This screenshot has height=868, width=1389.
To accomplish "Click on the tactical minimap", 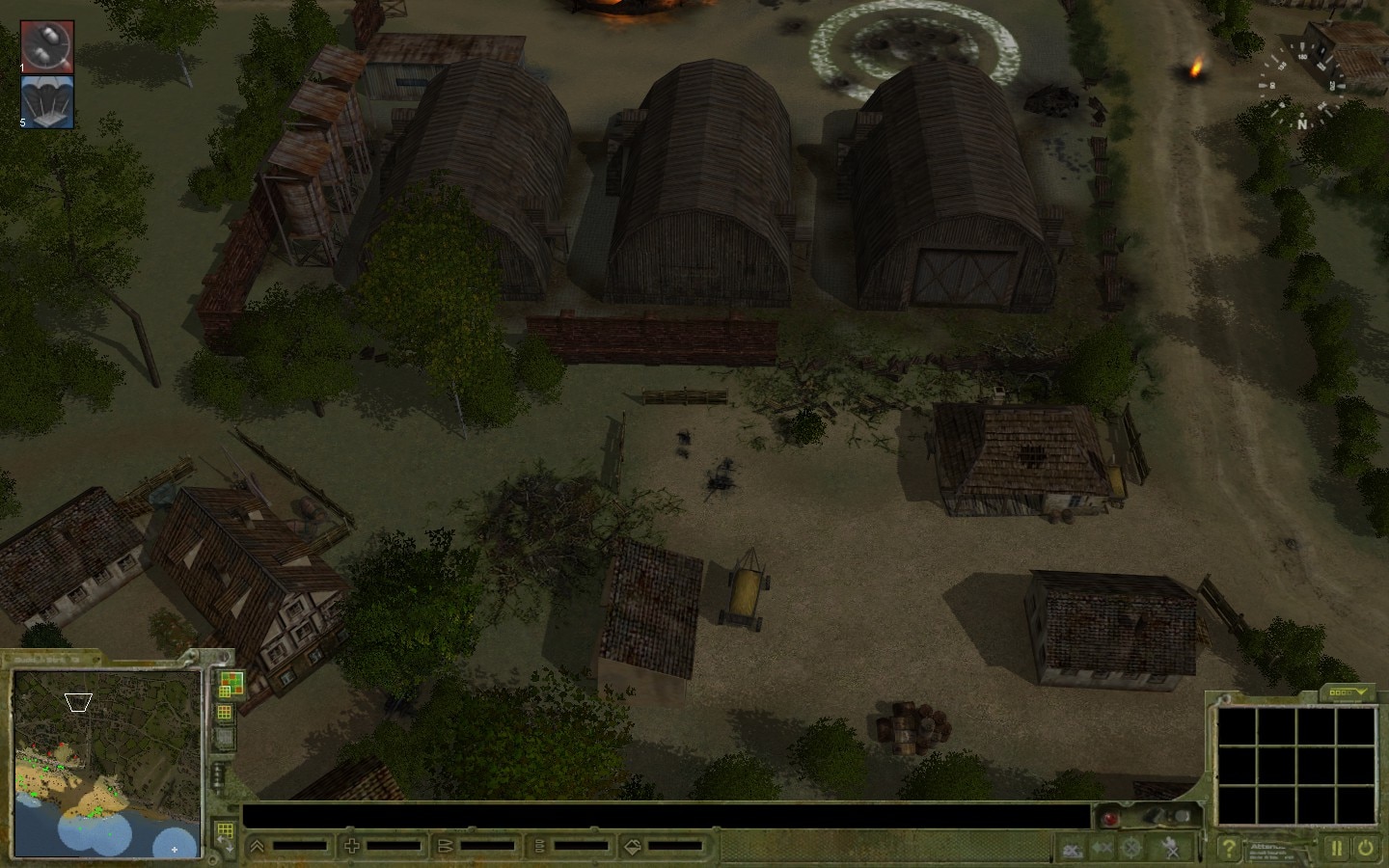I will tap(106, 762).
